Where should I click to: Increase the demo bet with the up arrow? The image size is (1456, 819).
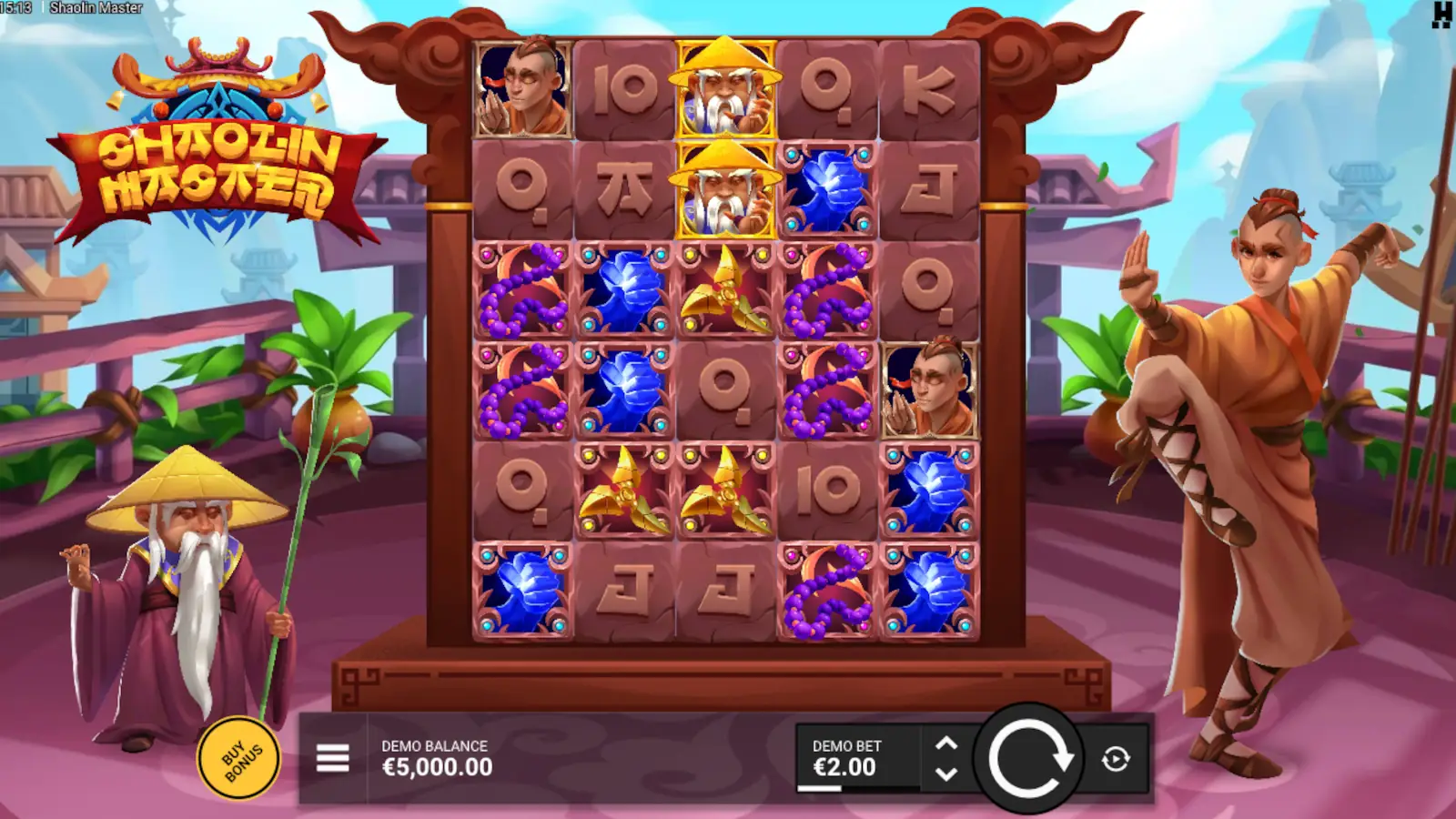click(x=946, y=743)
